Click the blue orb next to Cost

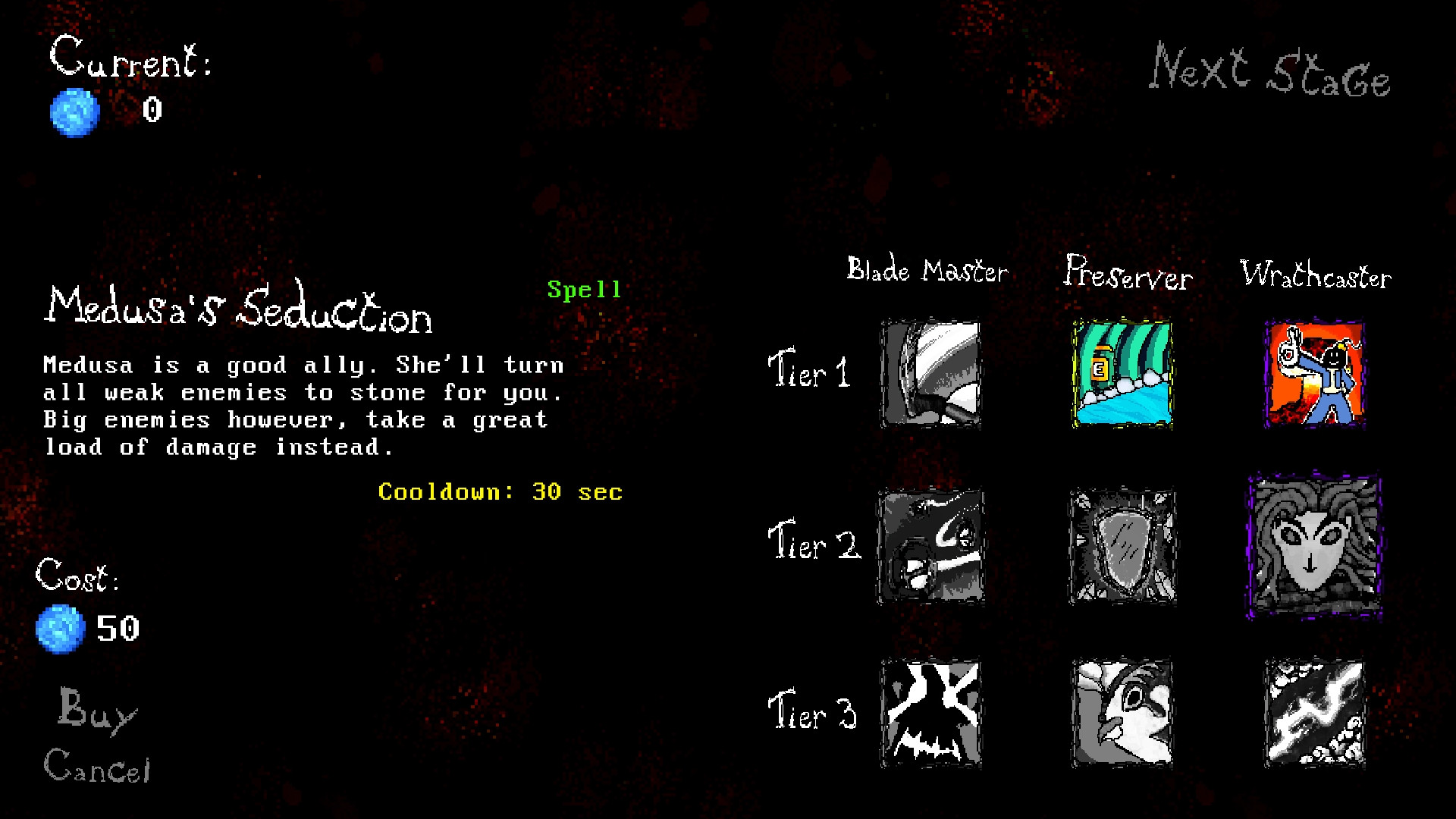click(59, 629)
